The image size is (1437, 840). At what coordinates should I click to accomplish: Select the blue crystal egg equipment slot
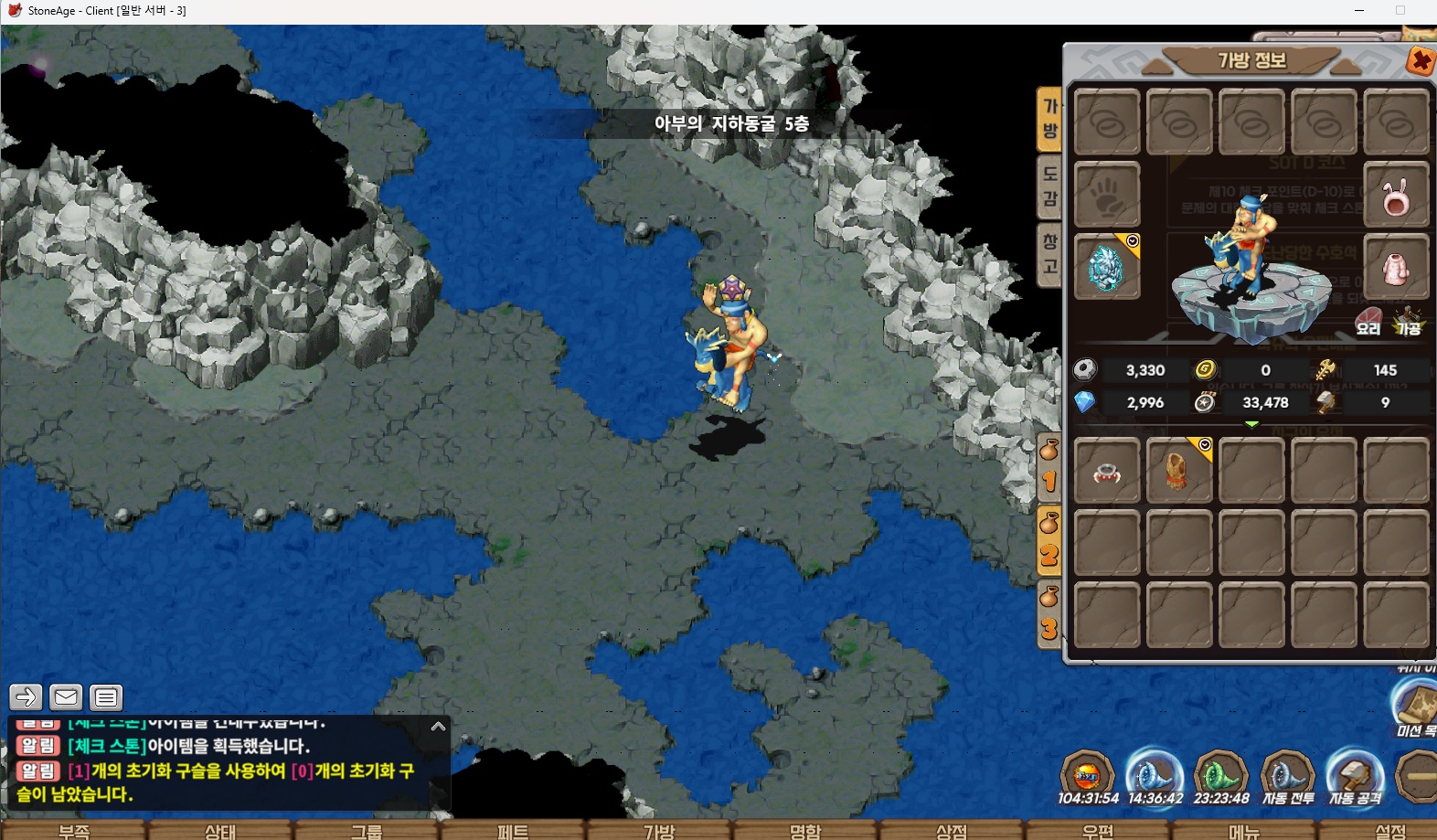1106,267
